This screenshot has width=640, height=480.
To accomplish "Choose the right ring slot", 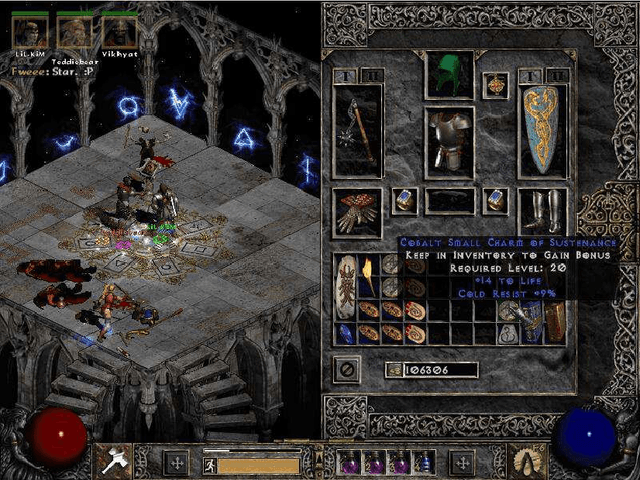I will [x=494, y=201].
